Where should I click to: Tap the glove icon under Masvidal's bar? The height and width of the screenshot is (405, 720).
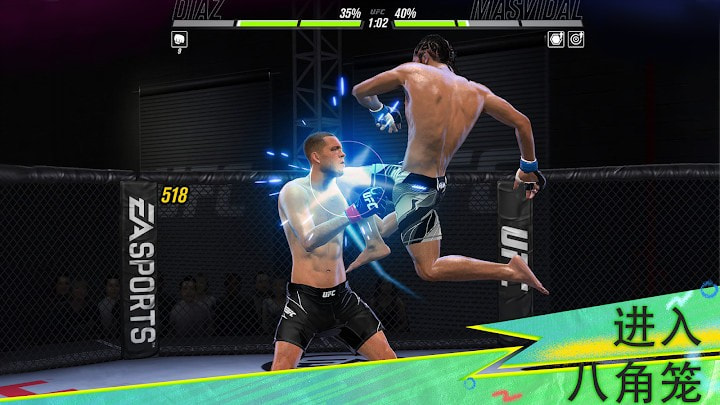[556, 39]
